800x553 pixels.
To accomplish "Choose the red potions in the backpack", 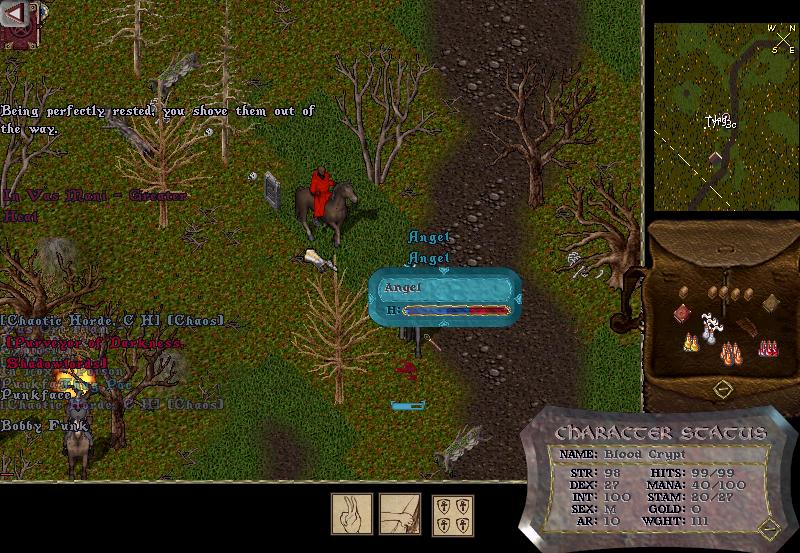I will (x=769, y=348).
